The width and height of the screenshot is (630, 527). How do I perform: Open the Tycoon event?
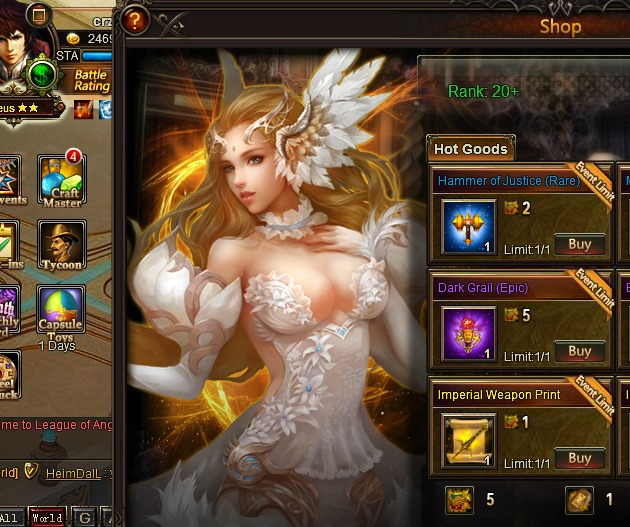[62, 246]
